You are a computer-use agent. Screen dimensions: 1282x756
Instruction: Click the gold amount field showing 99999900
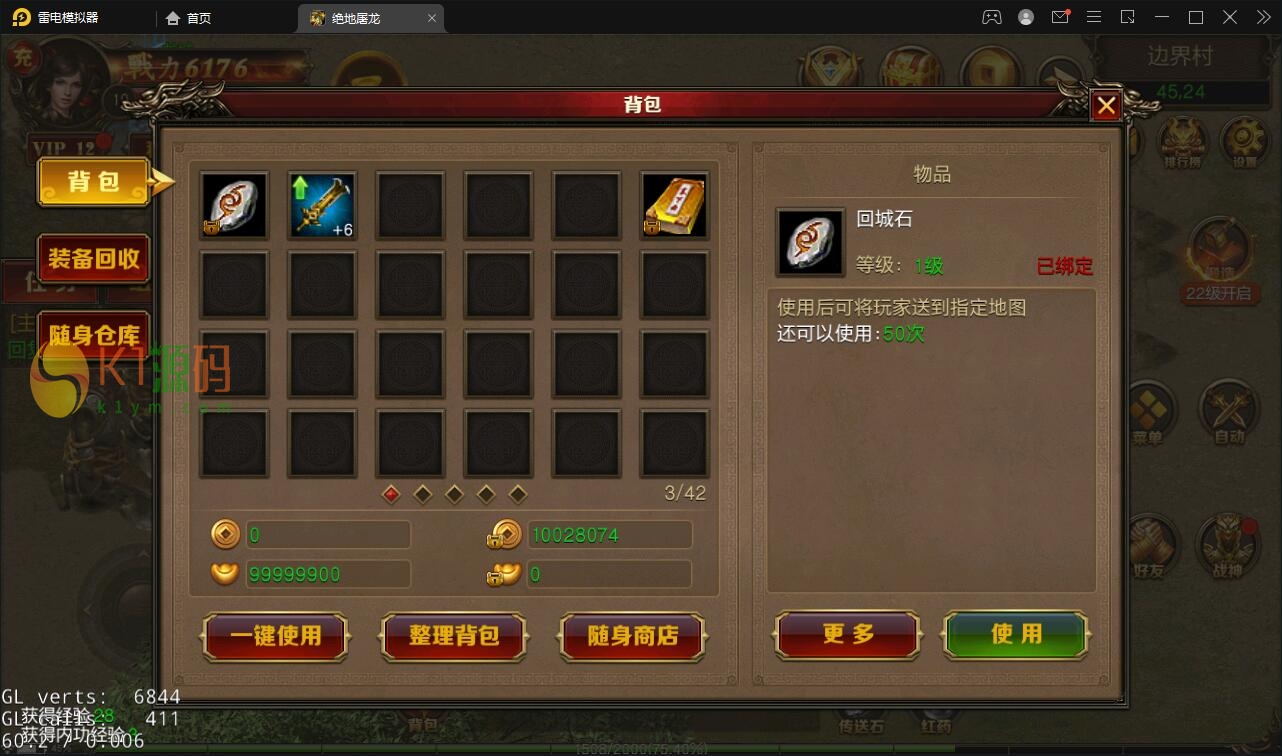pyautogui.click(x=327, y=573)
